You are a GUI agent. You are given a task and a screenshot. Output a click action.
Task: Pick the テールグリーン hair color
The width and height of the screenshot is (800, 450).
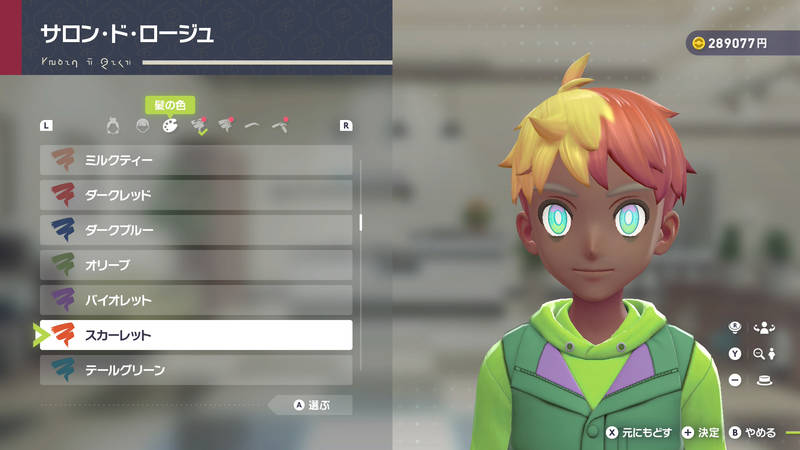point(196,370)
